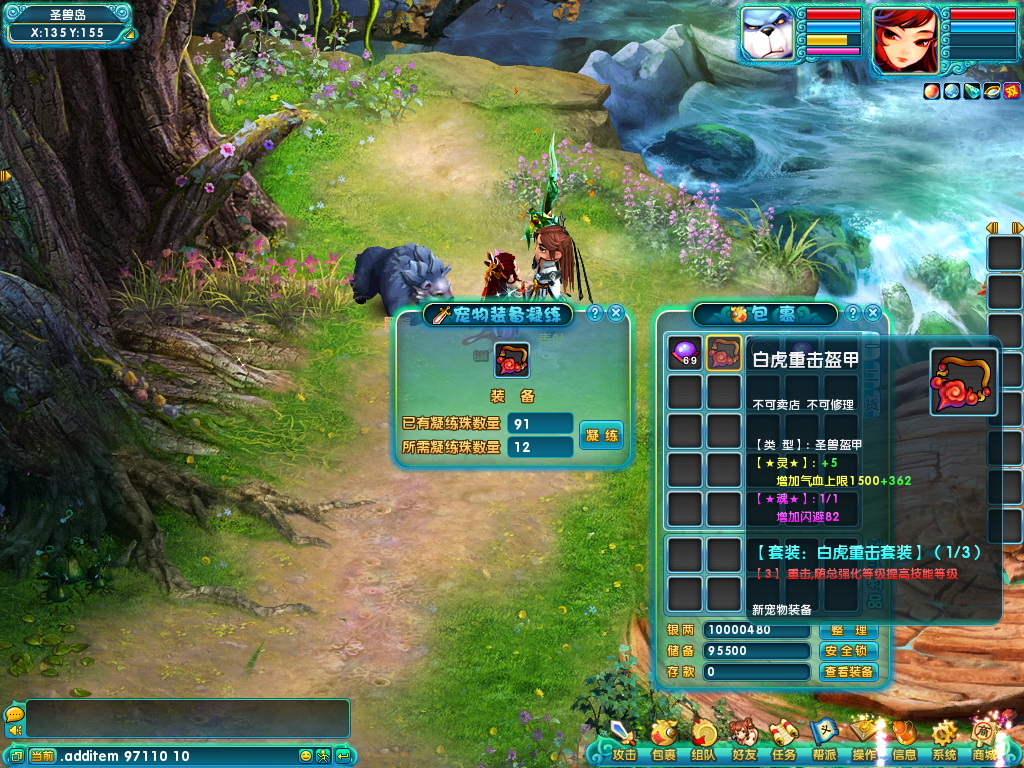Viewport: 1024px width, 768px height.
Task: Open the 组队 team menu
Action: tap(703, 741)
